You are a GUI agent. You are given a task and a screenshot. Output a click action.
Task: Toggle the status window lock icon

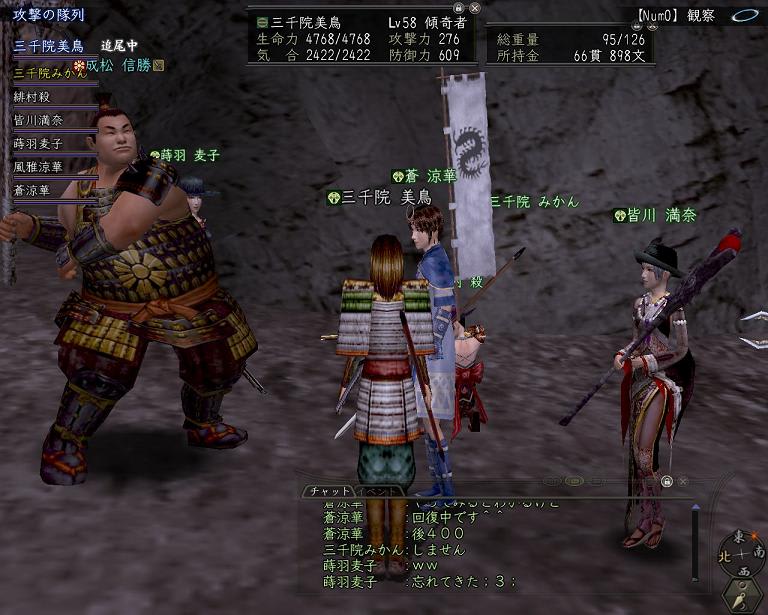click(x=457, y=6)
